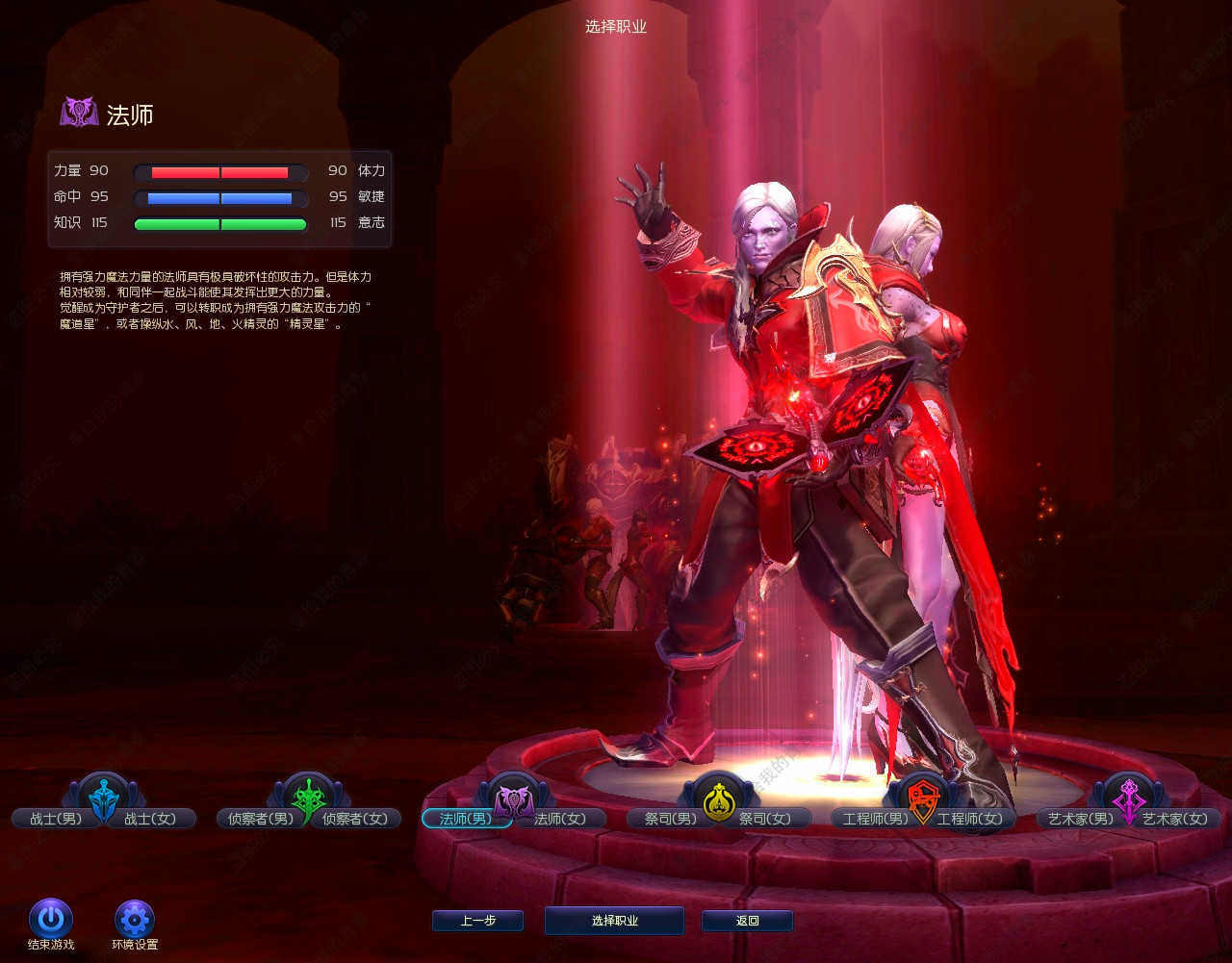The image size is (1232, 963).
Task: Select the male Warrior class 战士(男)
Action: coord(56,819)
